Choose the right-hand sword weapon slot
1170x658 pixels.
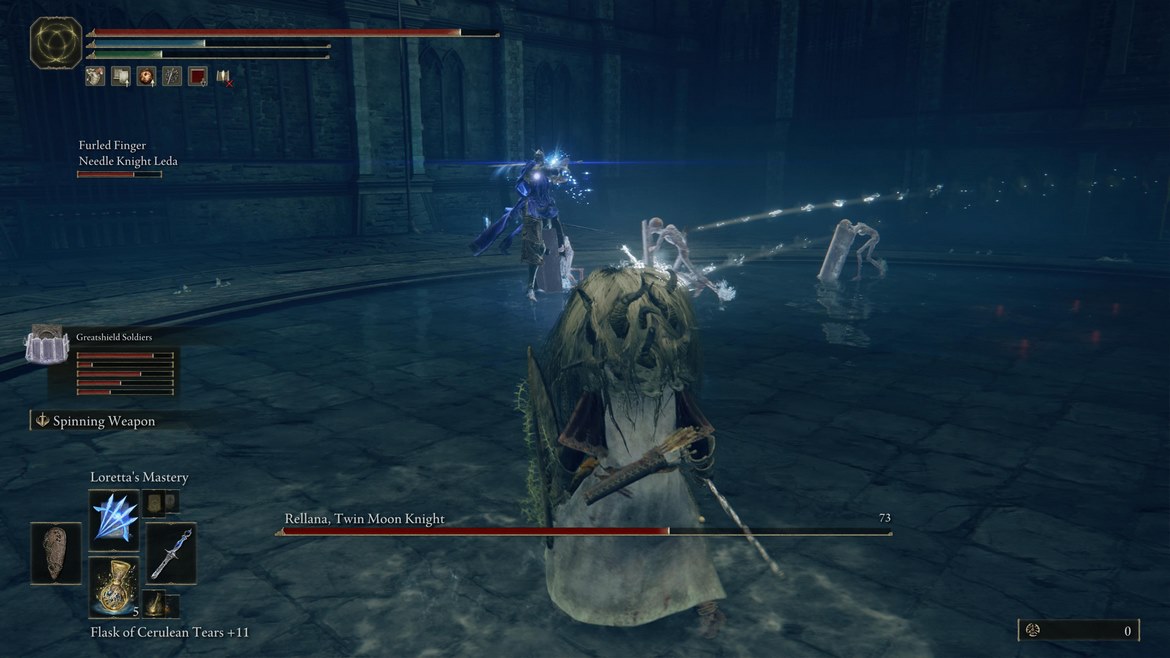pos(172,553)
